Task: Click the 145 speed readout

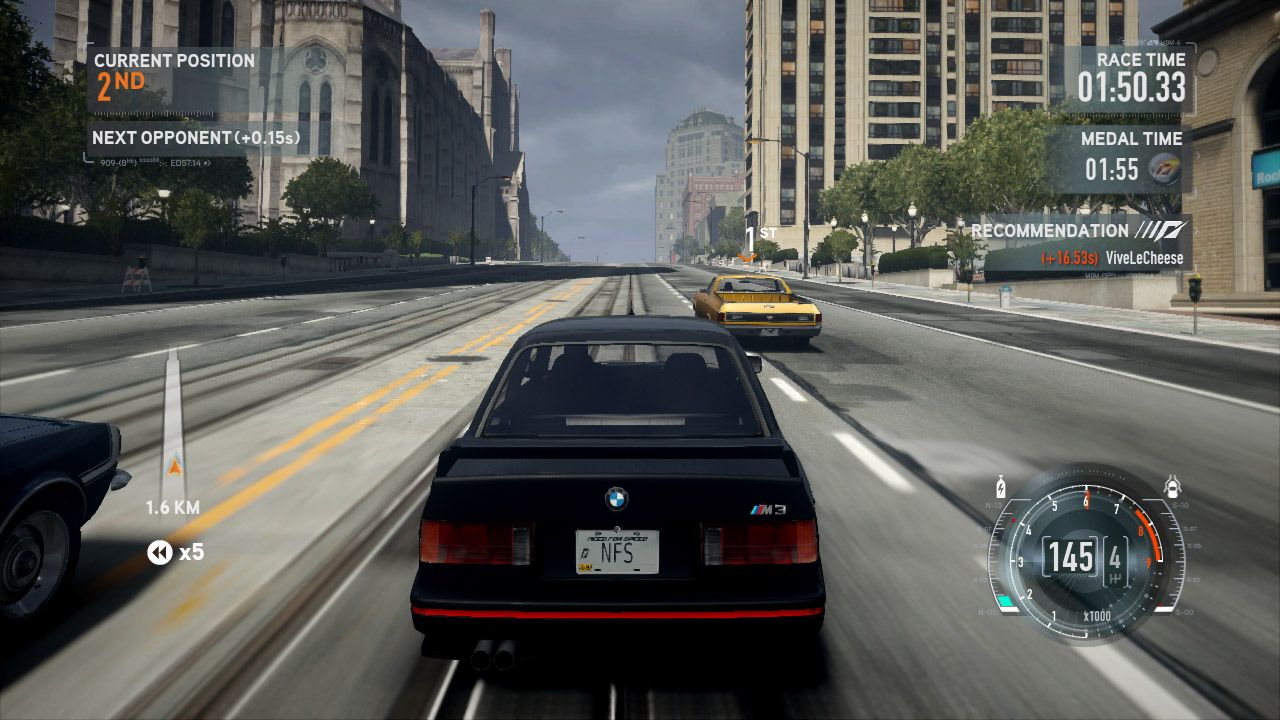Action: point(1070,556)
